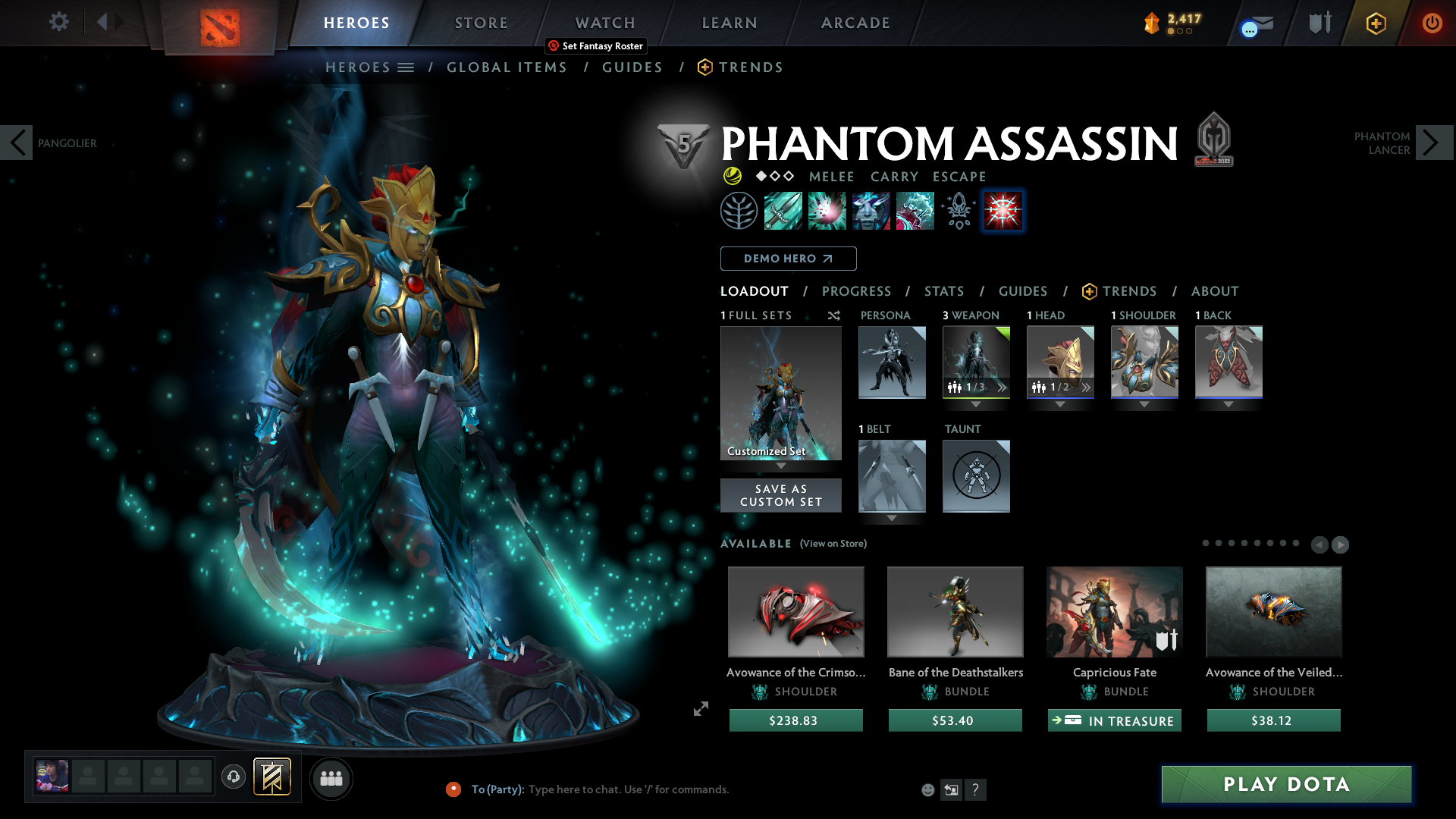Switch to the Watch tab
This screenshot has width=1456, height=819.
click(605, 23)
